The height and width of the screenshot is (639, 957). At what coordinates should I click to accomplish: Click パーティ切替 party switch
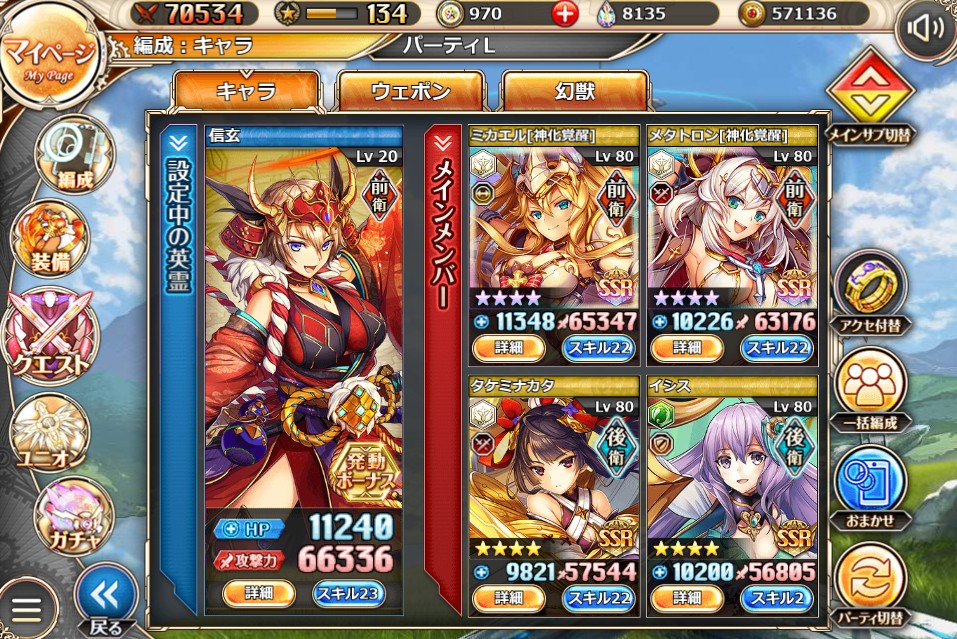870,580
